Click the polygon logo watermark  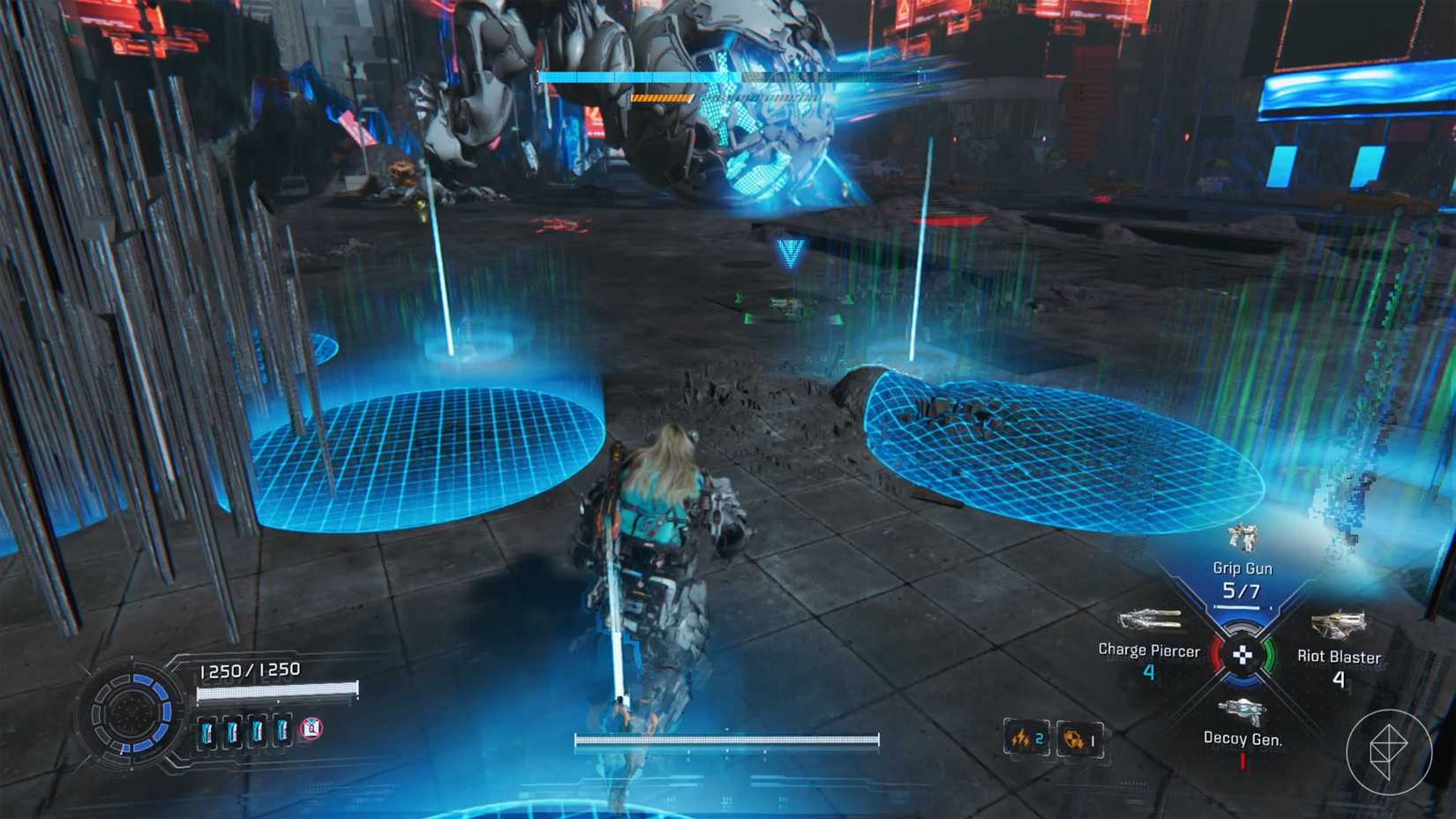1388,751
